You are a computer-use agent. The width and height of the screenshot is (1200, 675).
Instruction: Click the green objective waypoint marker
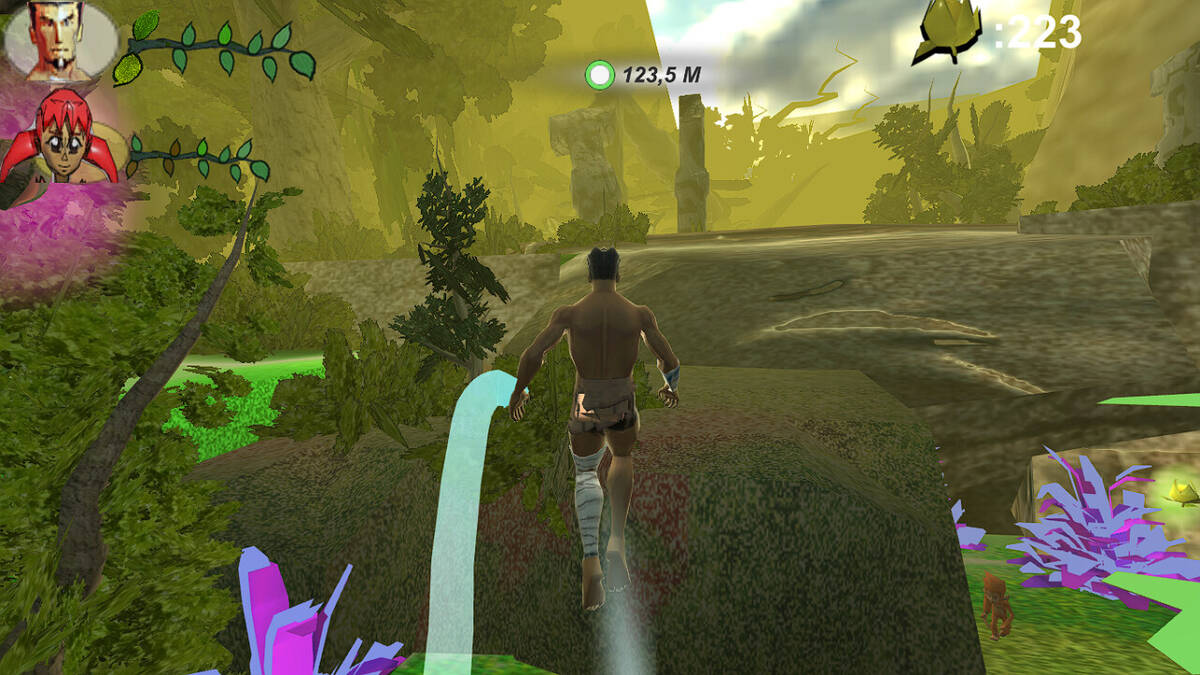click(600, 74)
